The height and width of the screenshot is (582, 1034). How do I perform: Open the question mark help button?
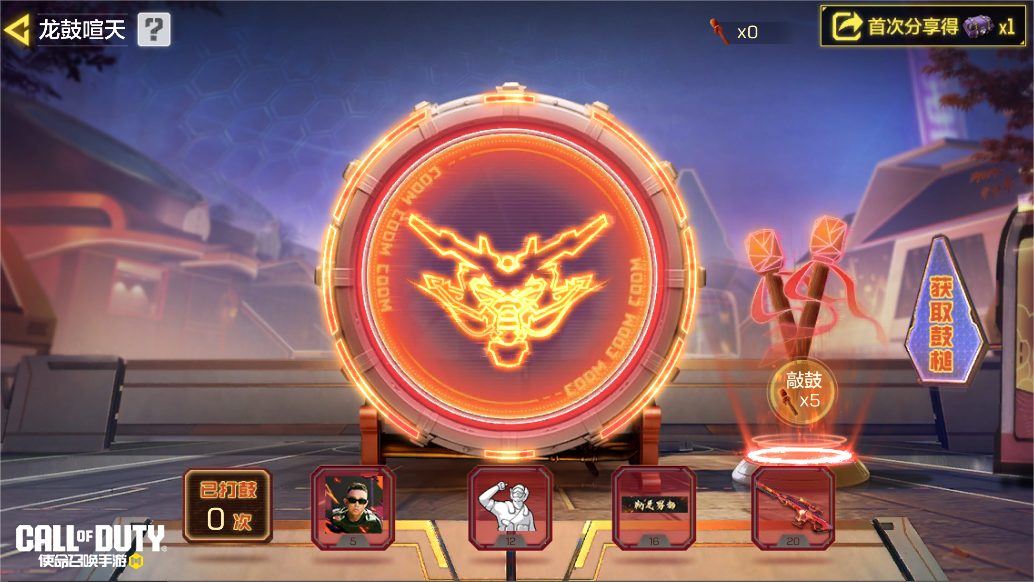(153, 30)
